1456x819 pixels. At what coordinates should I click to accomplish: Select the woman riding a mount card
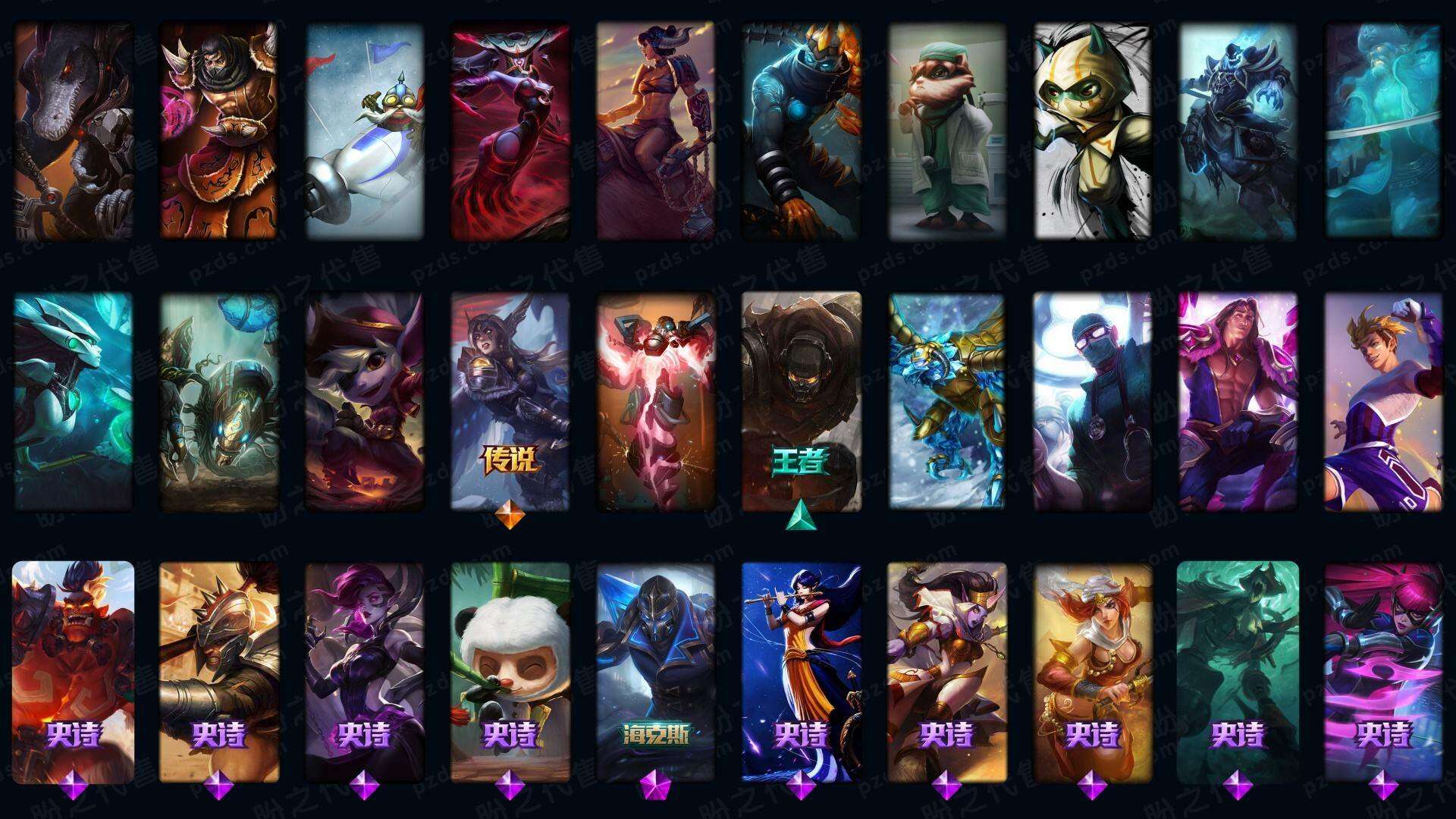click(x=656, y=133)
